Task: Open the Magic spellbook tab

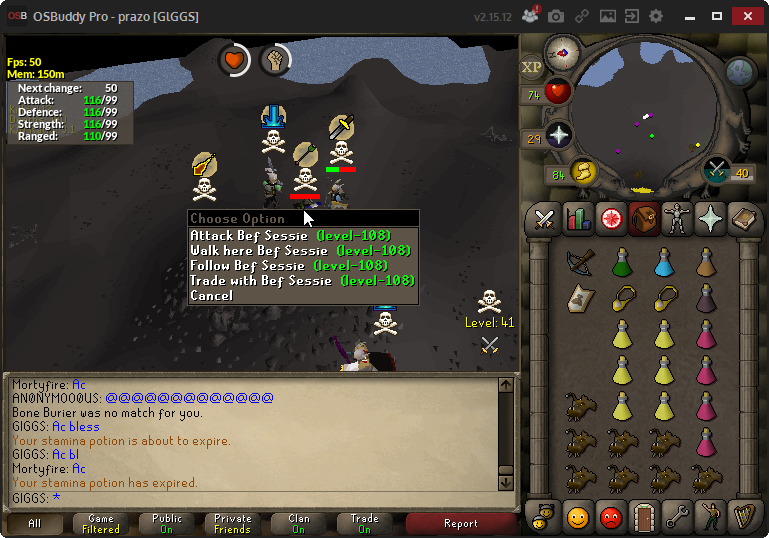Action: pyautogui.click(x=743, y=219)
